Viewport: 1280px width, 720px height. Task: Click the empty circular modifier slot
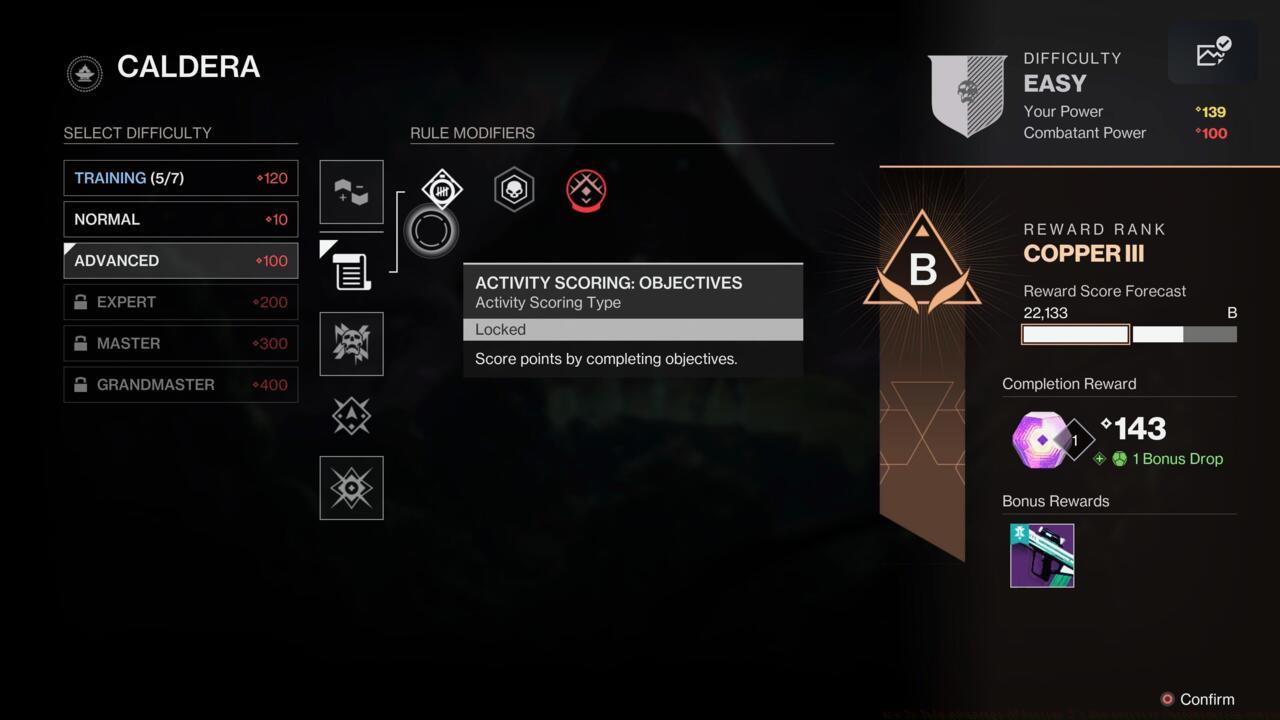(x=430, y=230)
